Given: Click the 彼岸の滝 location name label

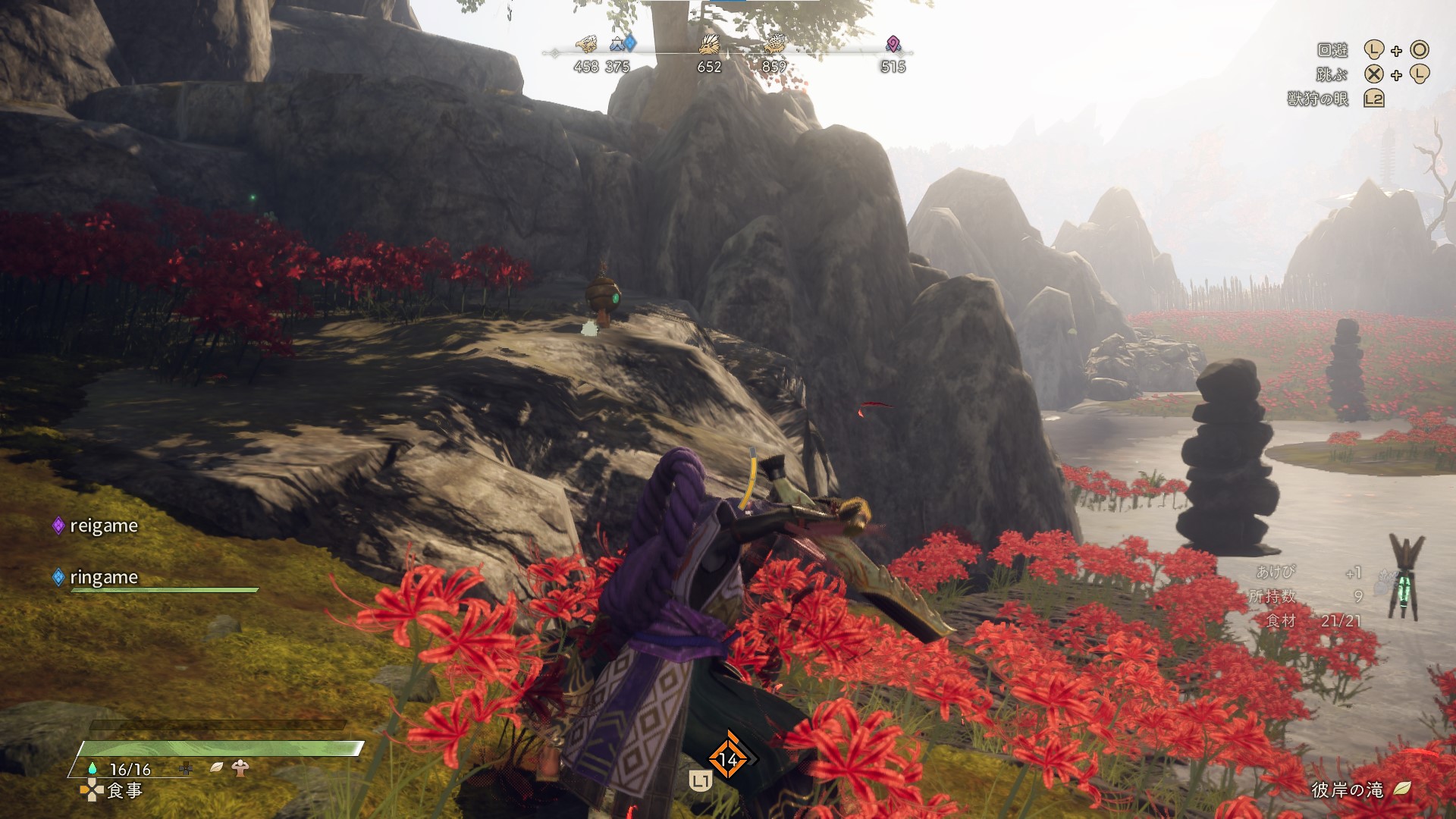Looking at the screenshot, I should point(1347,790).
